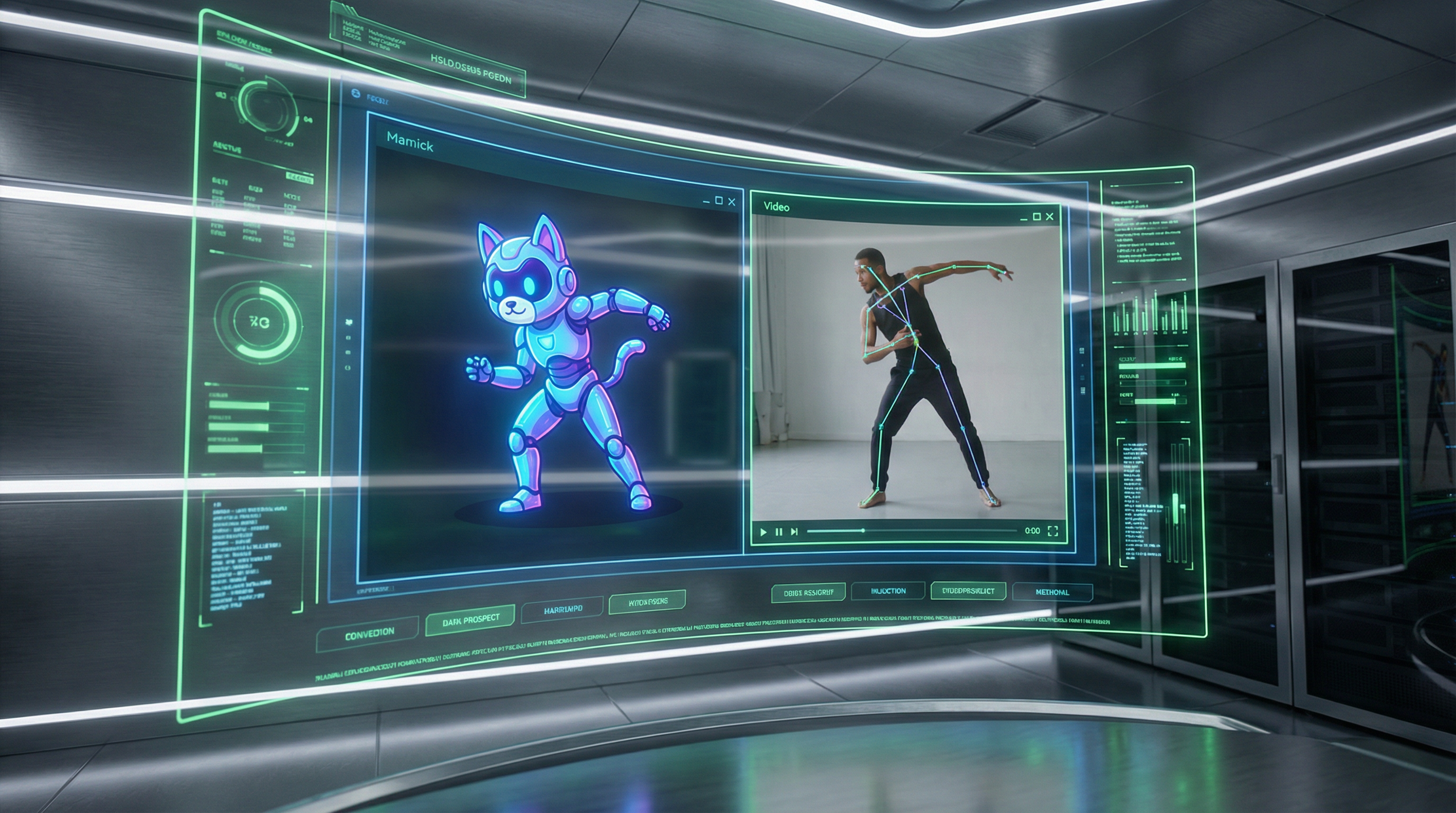The height and width of the screenshot is (813, 1456).
Task: Play the video in the Video window
Action: 763,531
